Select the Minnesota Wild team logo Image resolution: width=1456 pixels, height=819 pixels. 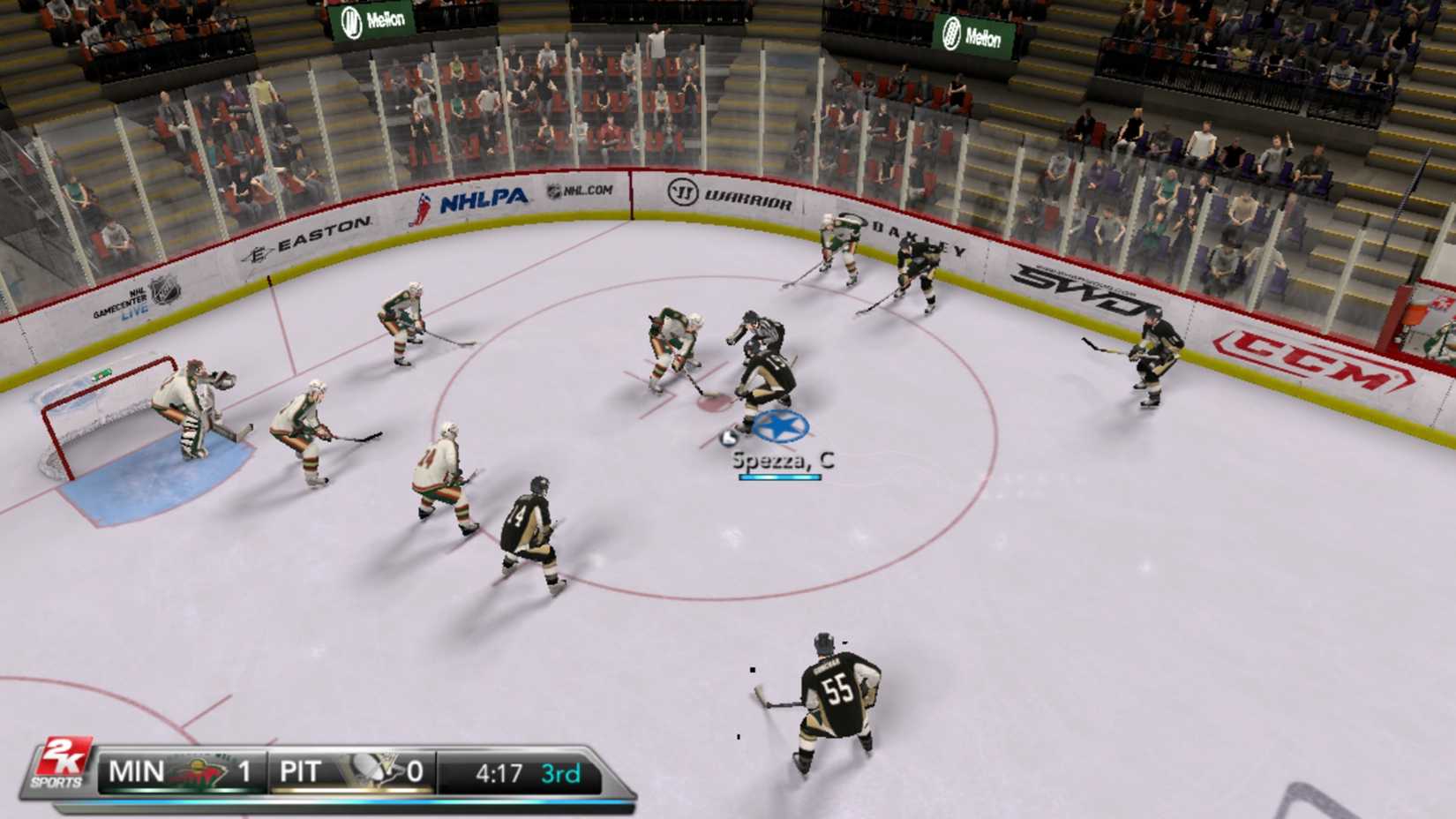point(201,771)
